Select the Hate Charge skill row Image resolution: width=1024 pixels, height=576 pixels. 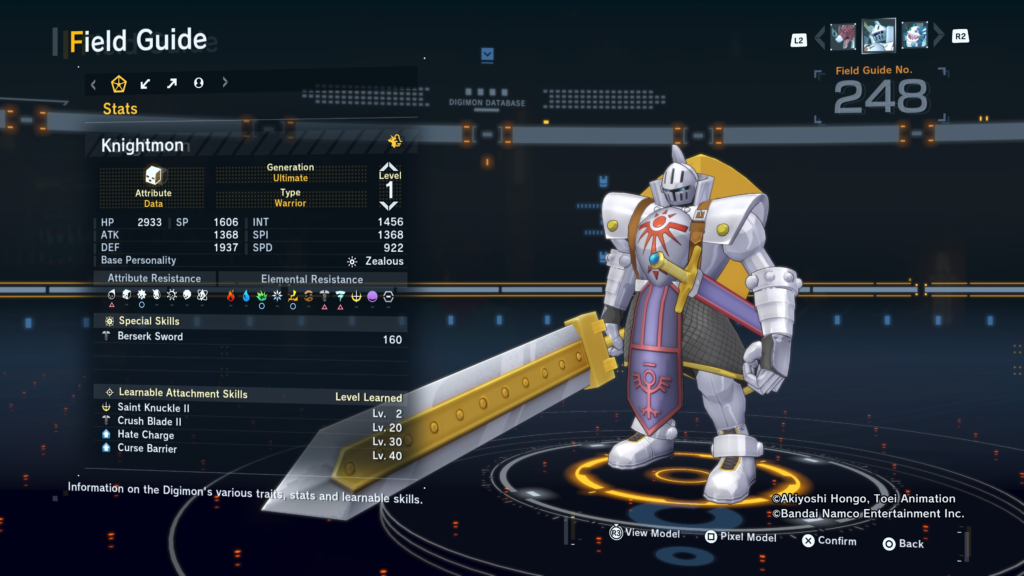coord(250,436)
